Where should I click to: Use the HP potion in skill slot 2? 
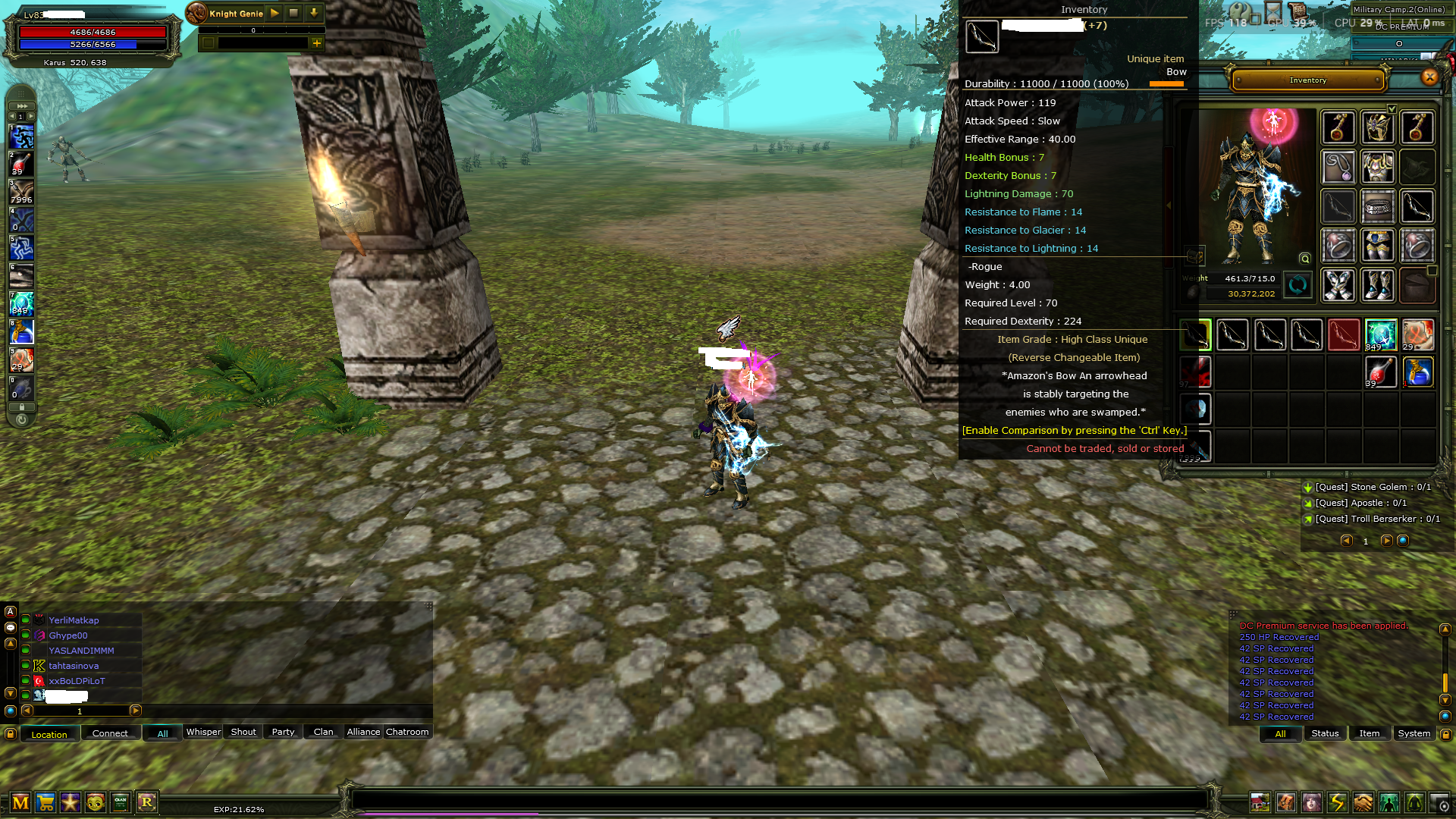click(20, 164)
